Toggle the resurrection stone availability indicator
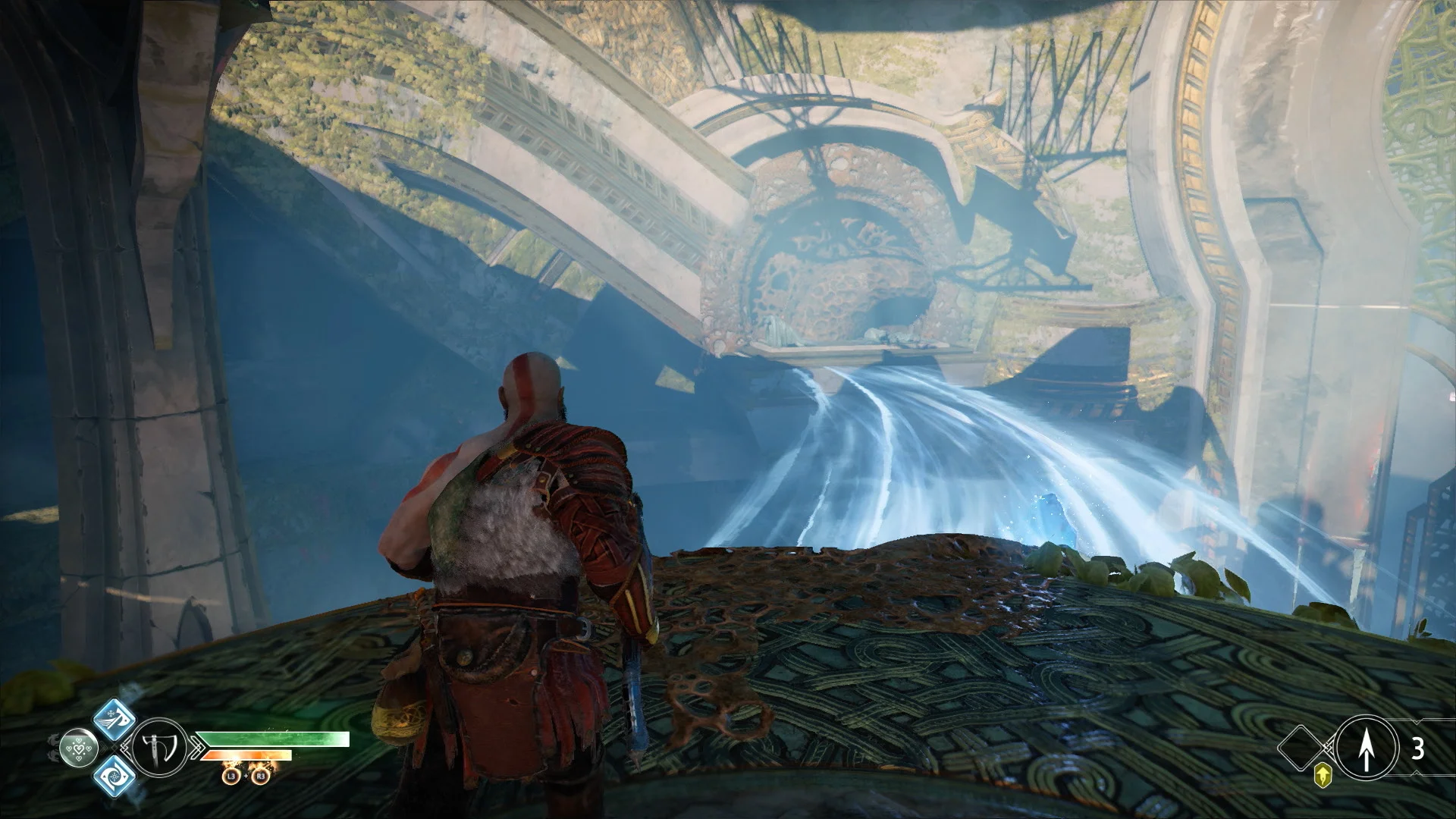The width and height of the screenshot is (1456, 819). 80,748
